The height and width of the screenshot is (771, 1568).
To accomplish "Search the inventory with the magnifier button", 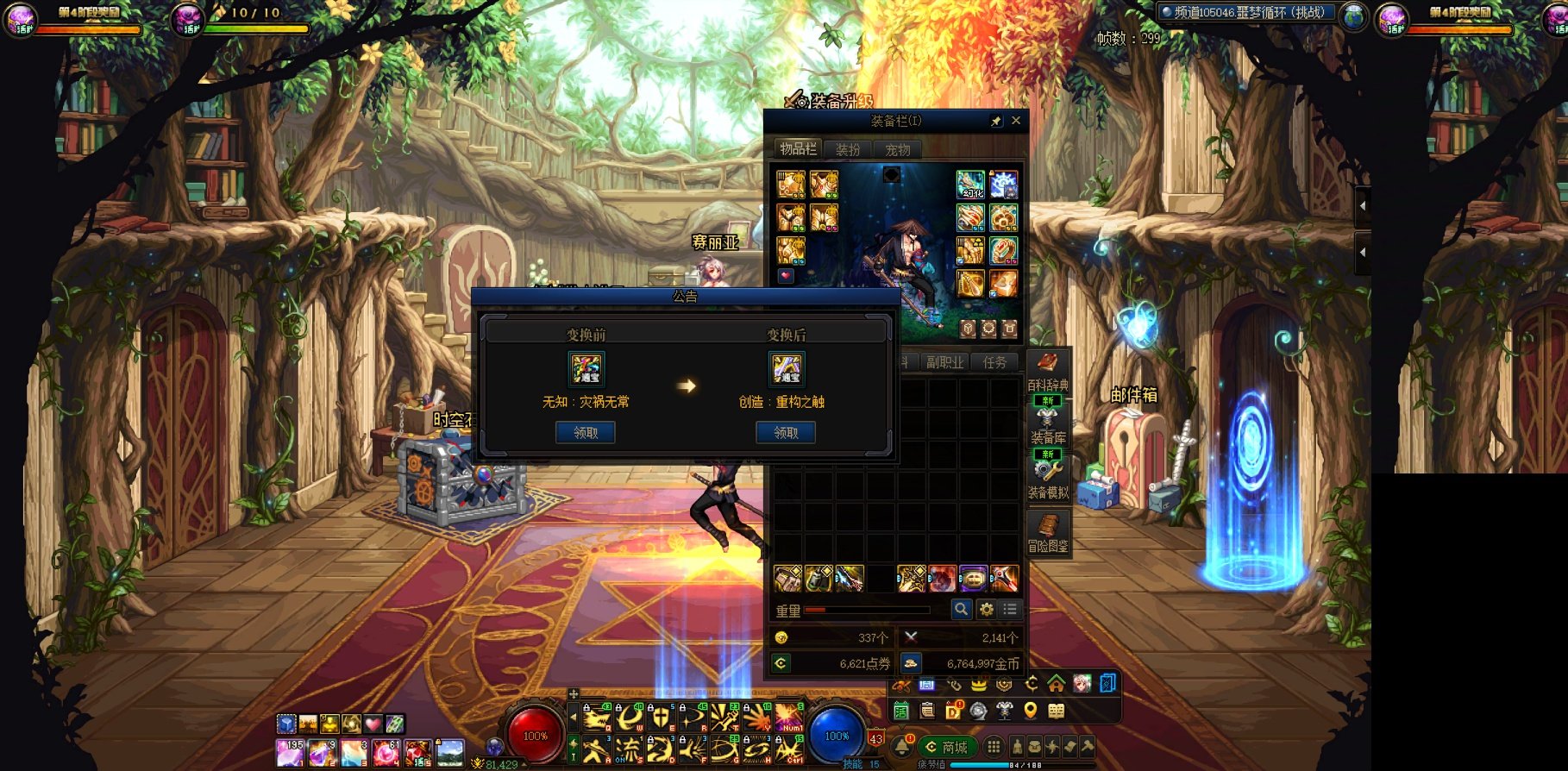I will (961, 610).
